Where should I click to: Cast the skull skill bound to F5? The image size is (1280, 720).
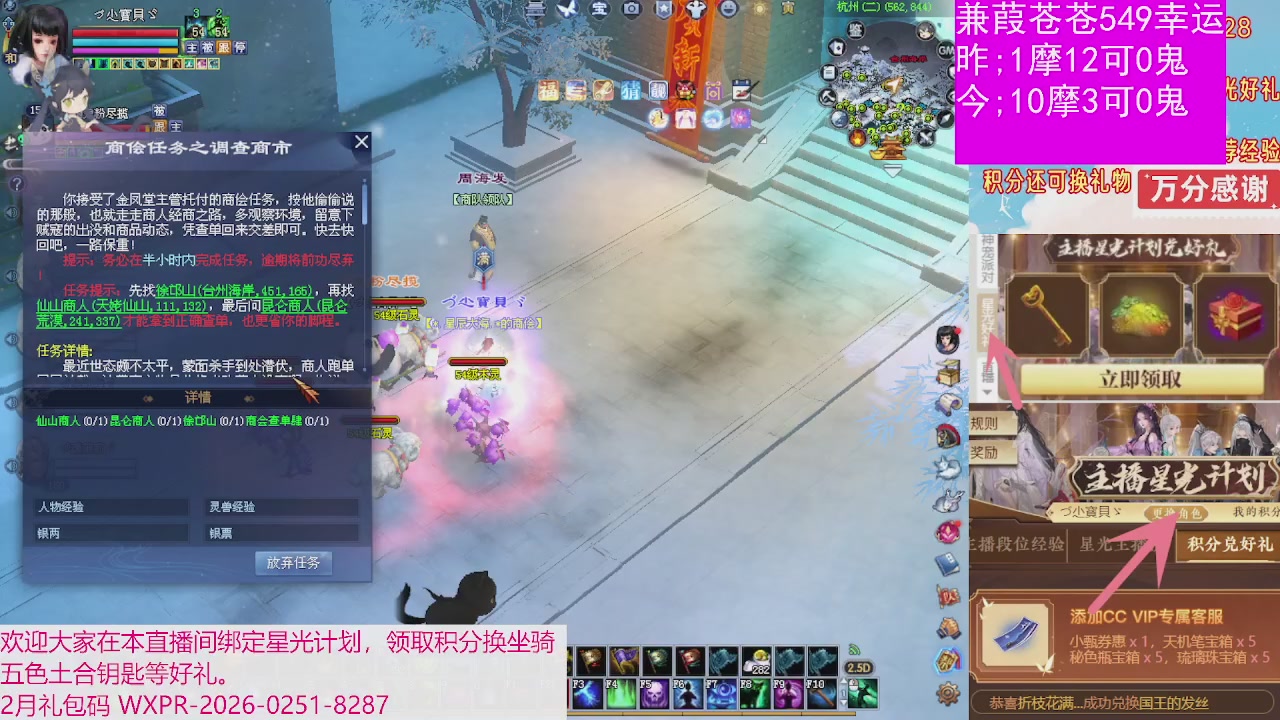coord(655,693)
